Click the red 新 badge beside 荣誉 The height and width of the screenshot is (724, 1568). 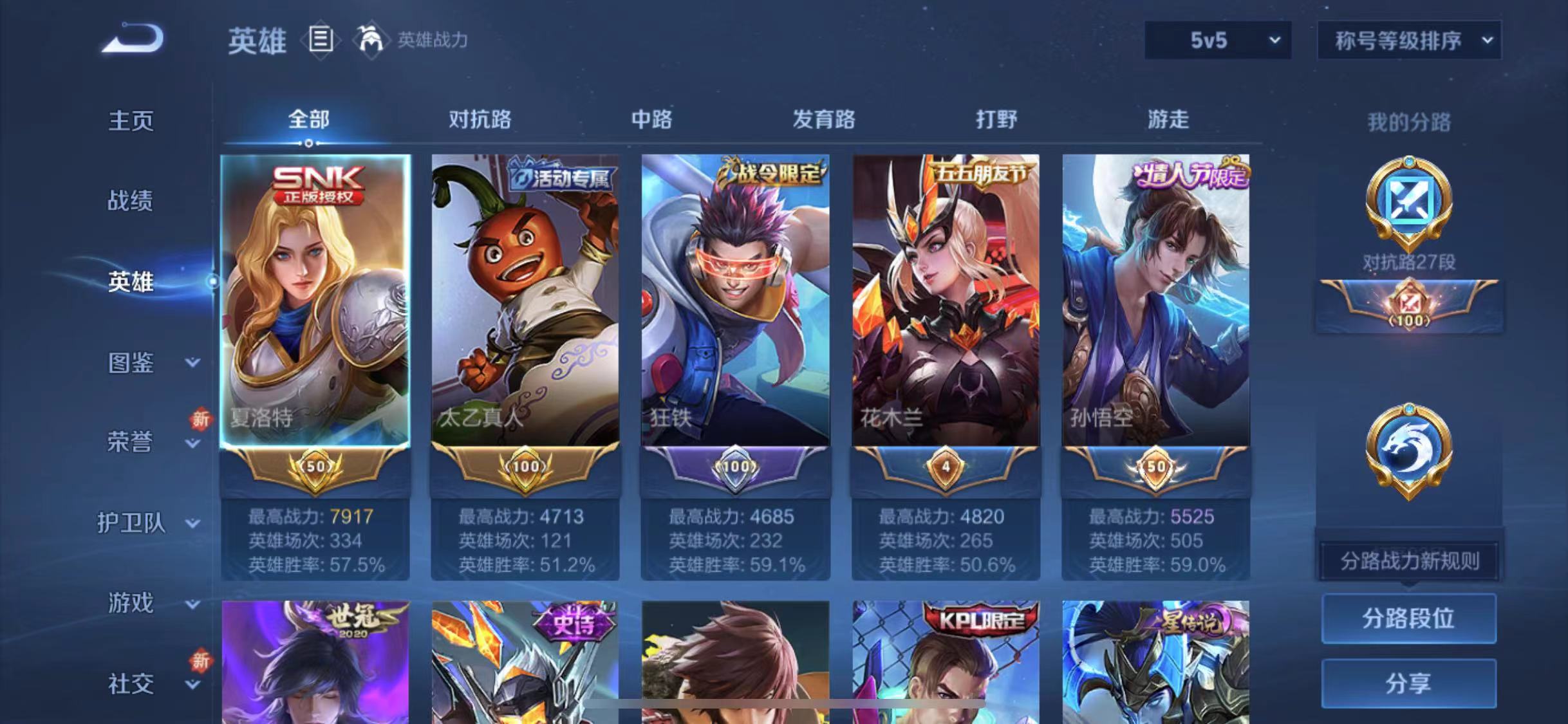(200, 419)
